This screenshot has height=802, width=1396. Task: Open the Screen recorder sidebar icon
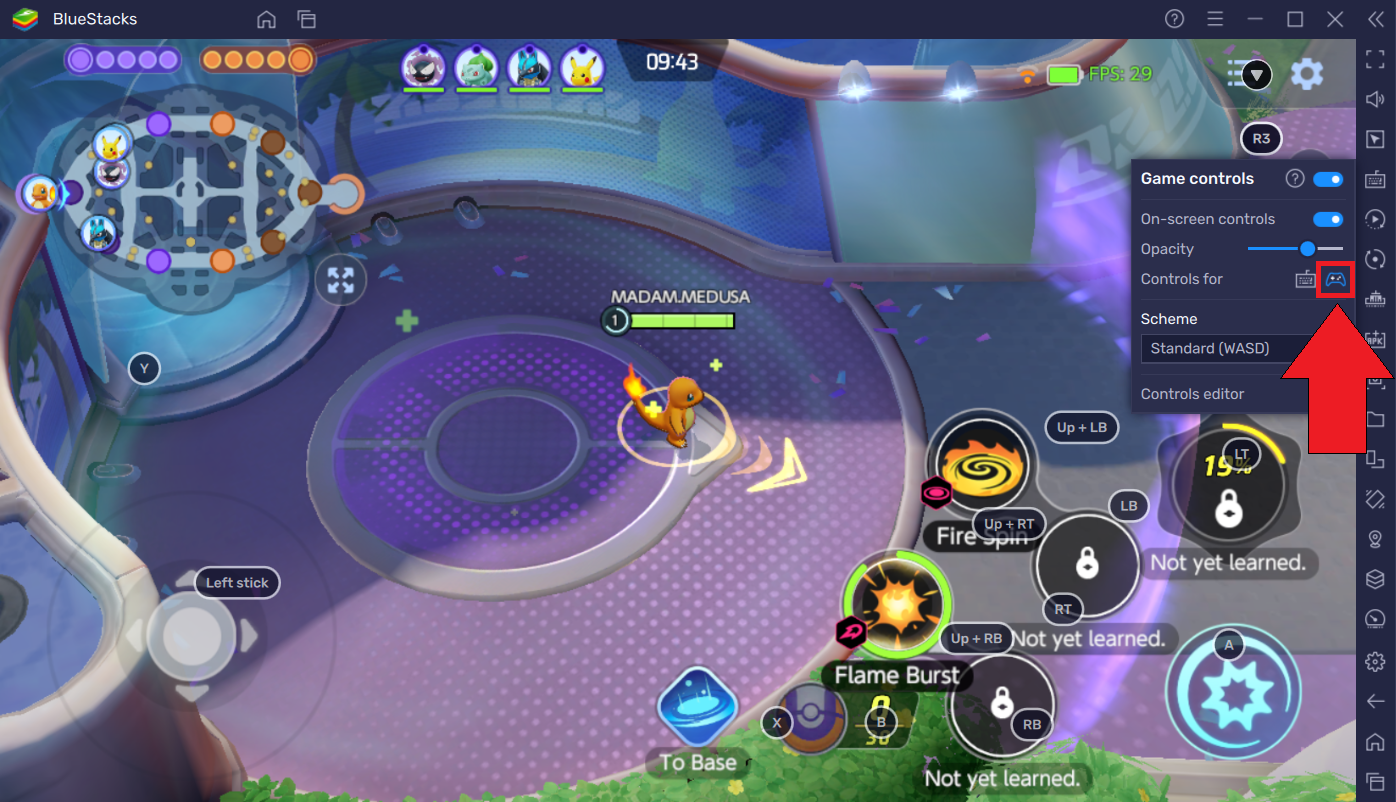[x=1375, y=219]
